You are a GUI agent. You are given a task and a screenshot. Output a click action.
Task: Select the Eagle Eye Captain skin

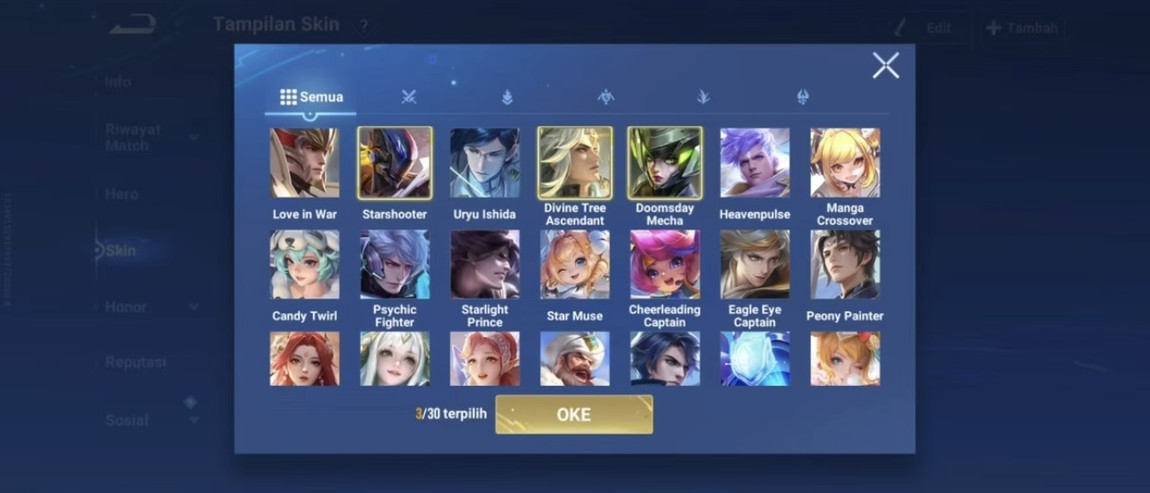(755, 265)
